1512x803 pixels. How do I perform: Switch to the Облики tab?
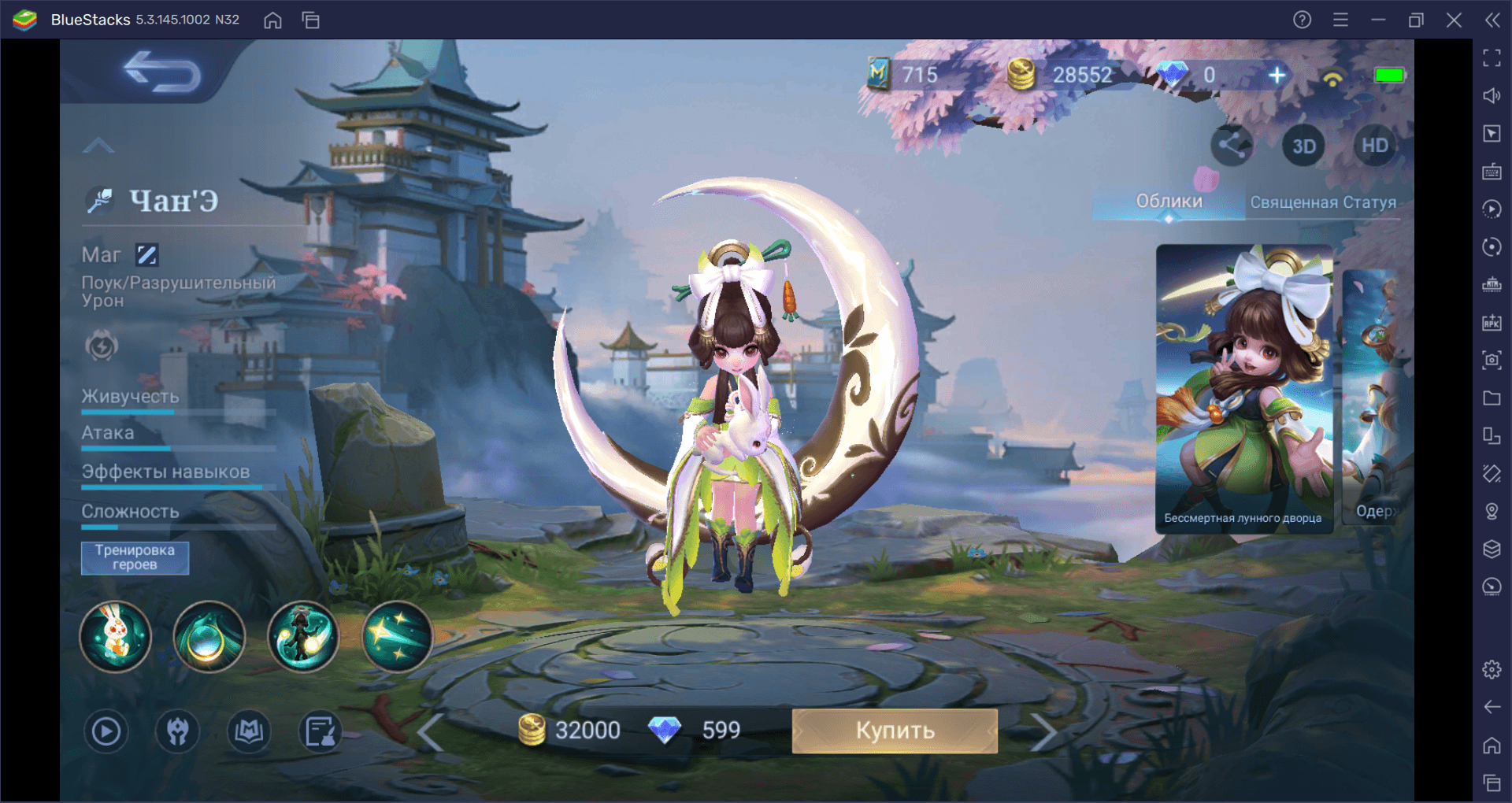pyautogui.click(x=1169, y=202)
